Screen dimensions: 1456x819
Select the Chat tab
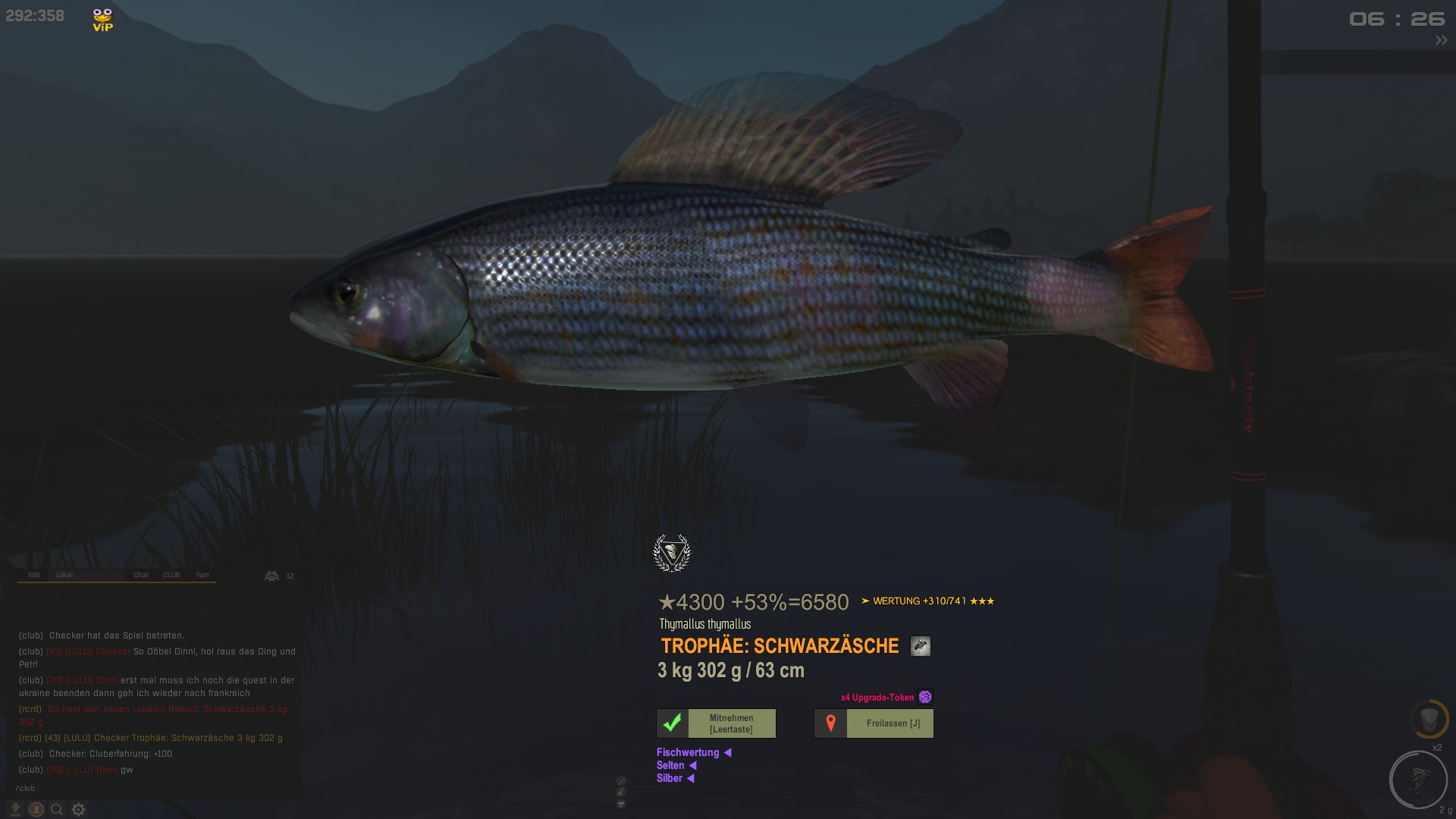pyautogui.click(x=141, y=575)
